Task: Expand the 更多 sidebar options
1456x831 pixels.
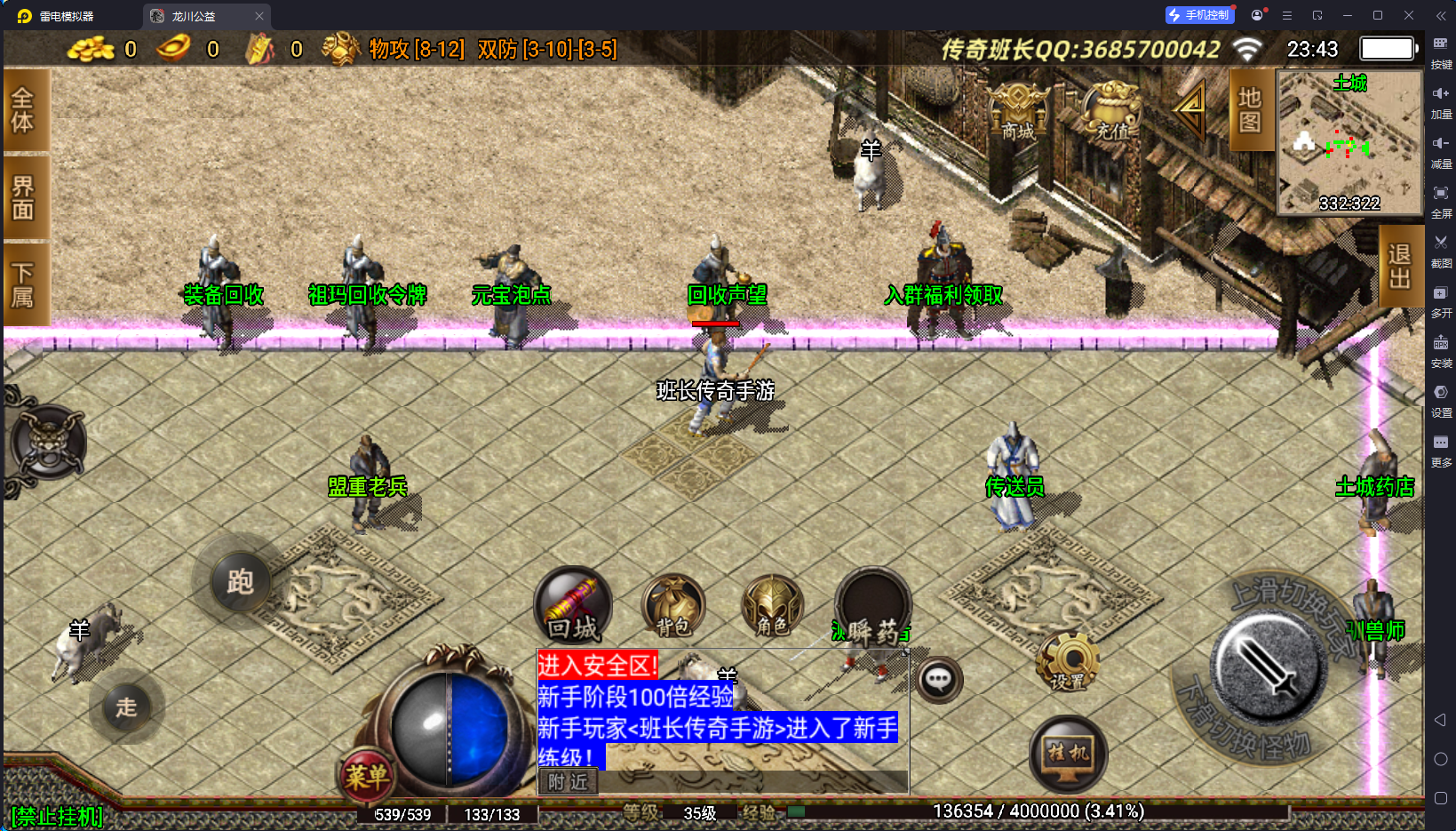Action: 1441,451
